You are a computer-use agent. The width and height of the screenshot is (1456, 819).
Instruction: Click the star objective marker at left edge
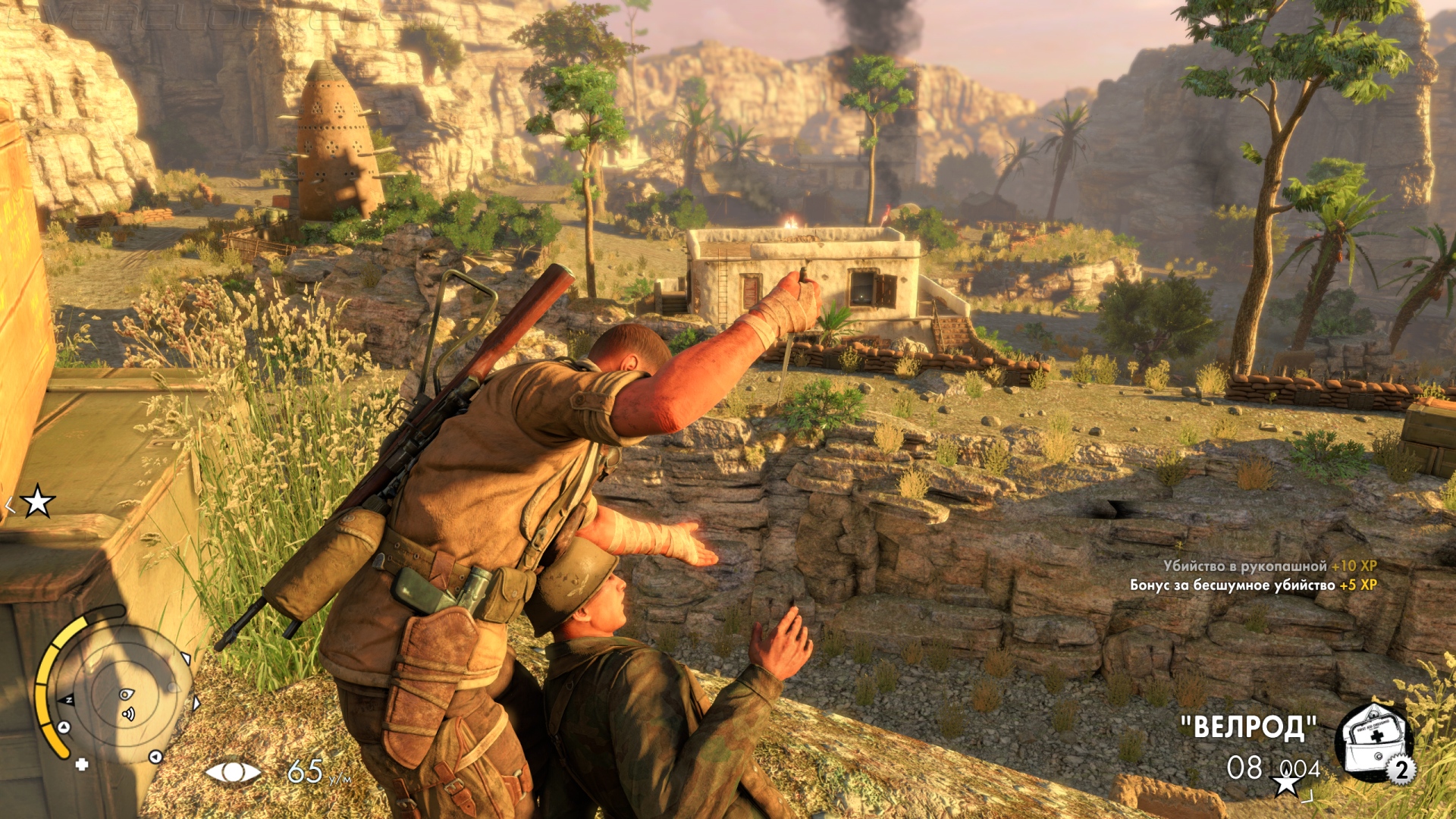(37, 501)
